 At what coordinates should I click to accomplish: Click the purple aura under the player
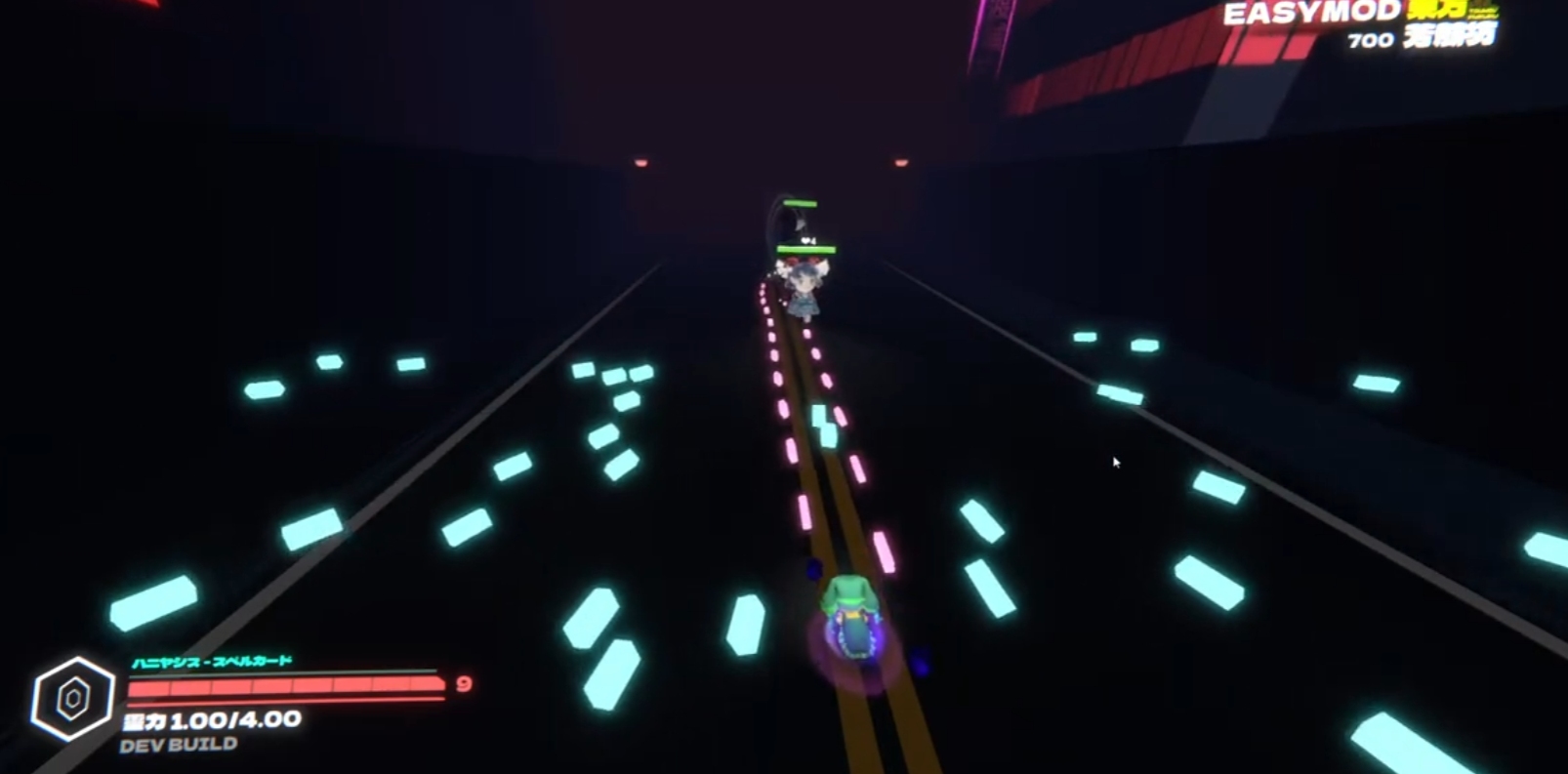(x=851, y=654)
